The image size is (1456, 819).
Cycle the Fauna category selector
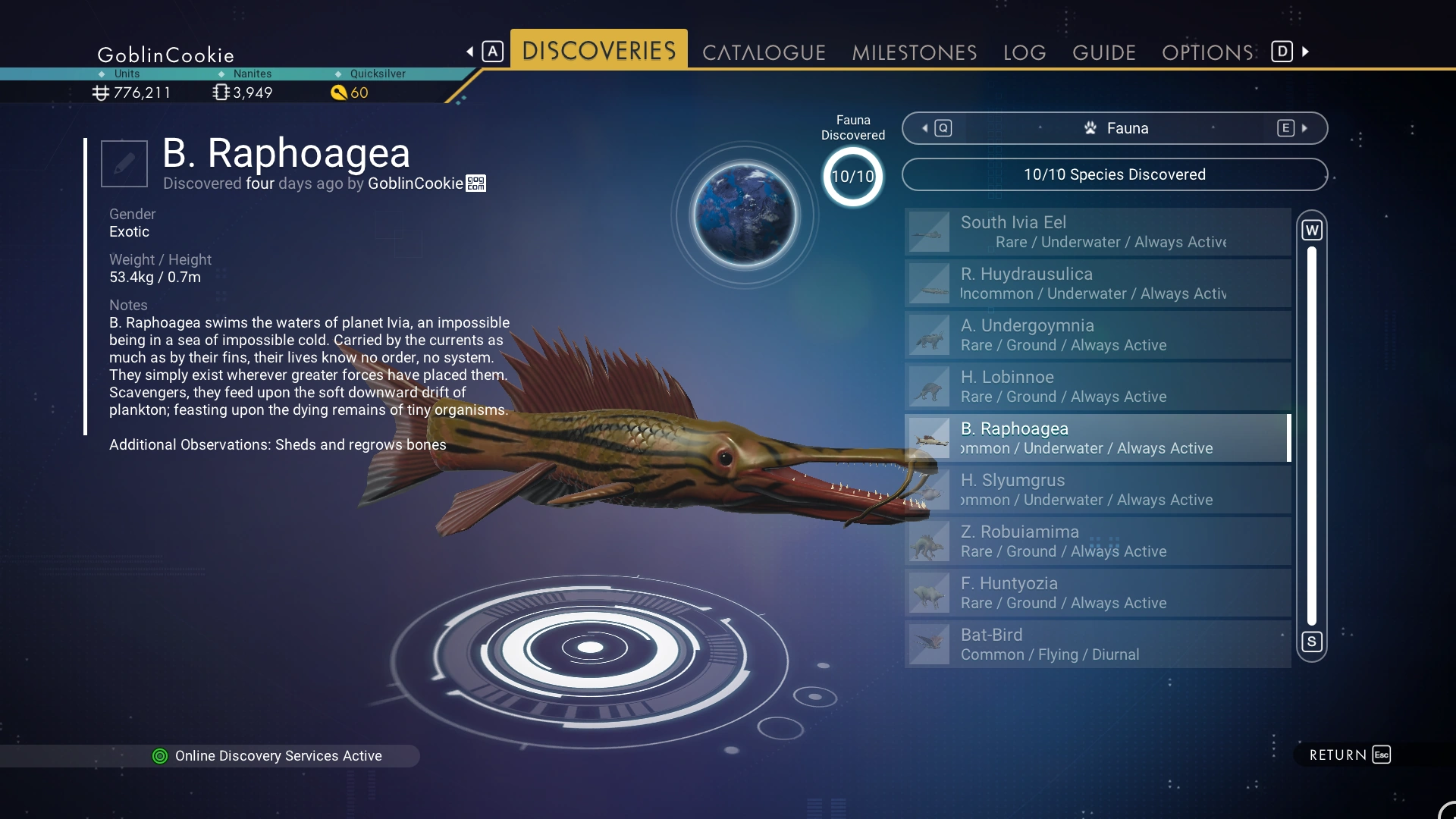(x=1114, y=128)
